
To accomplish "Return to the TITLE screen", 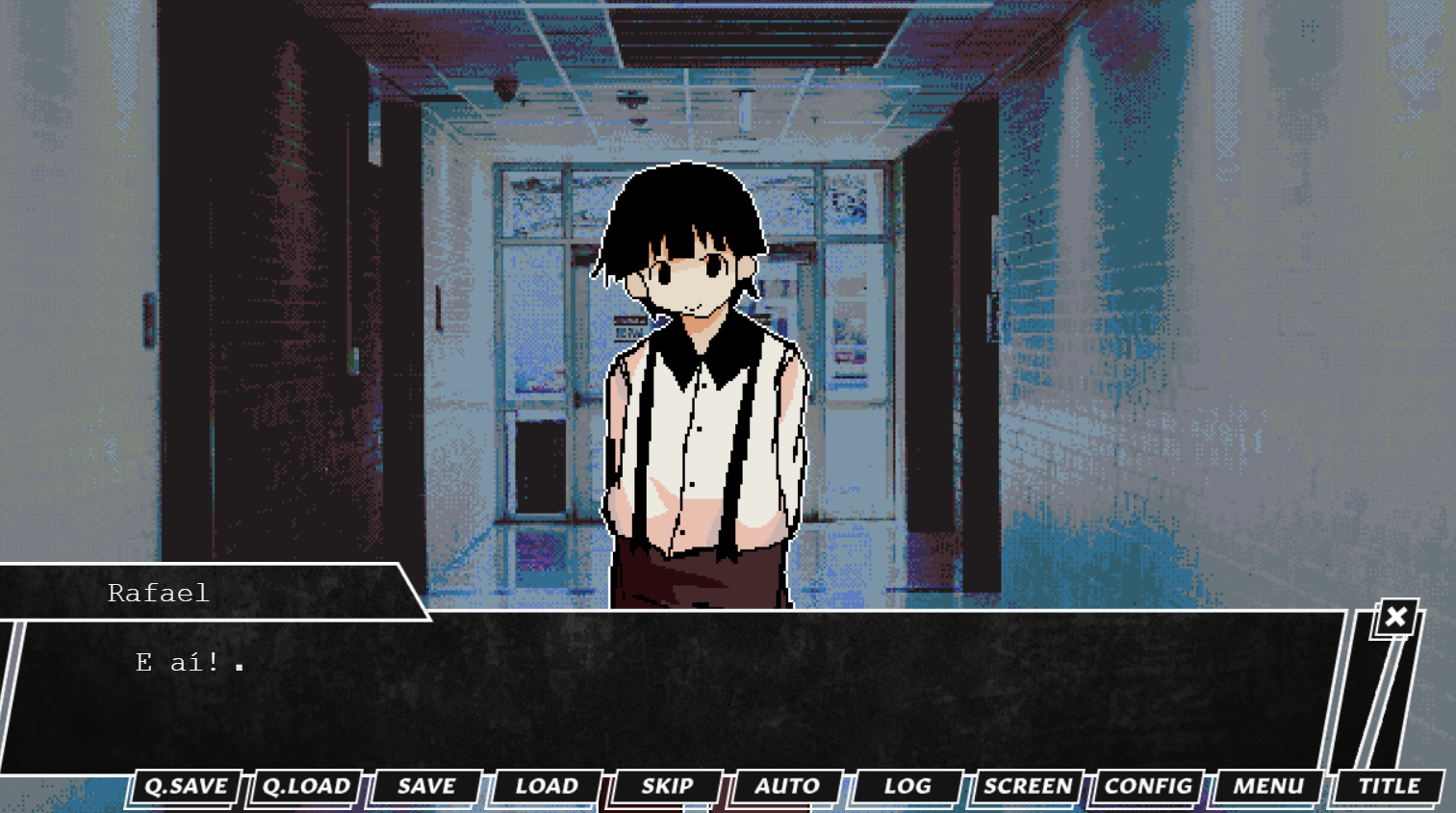I will (1389, 786).
